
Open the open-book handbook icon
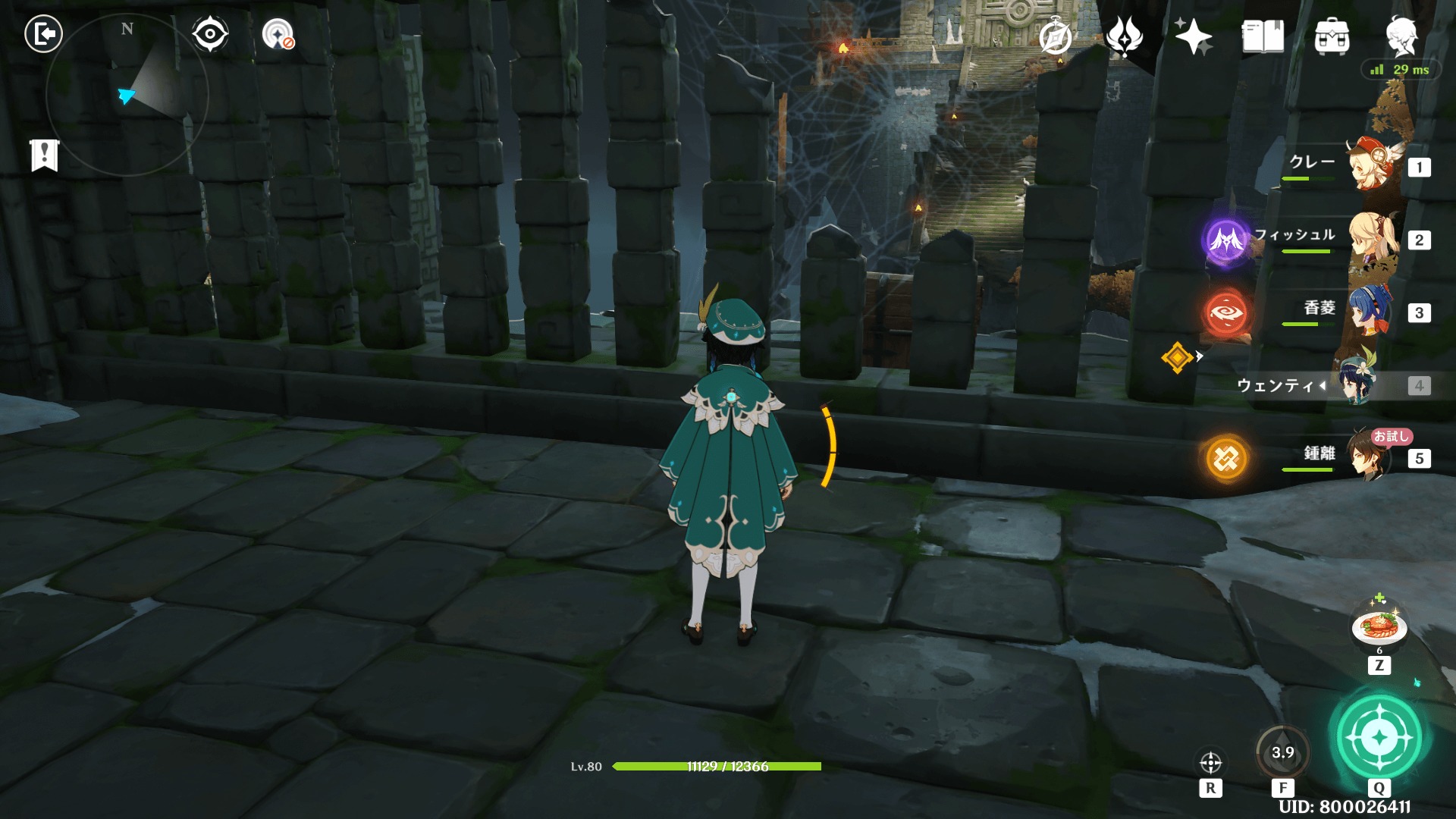coord(1263,36)
